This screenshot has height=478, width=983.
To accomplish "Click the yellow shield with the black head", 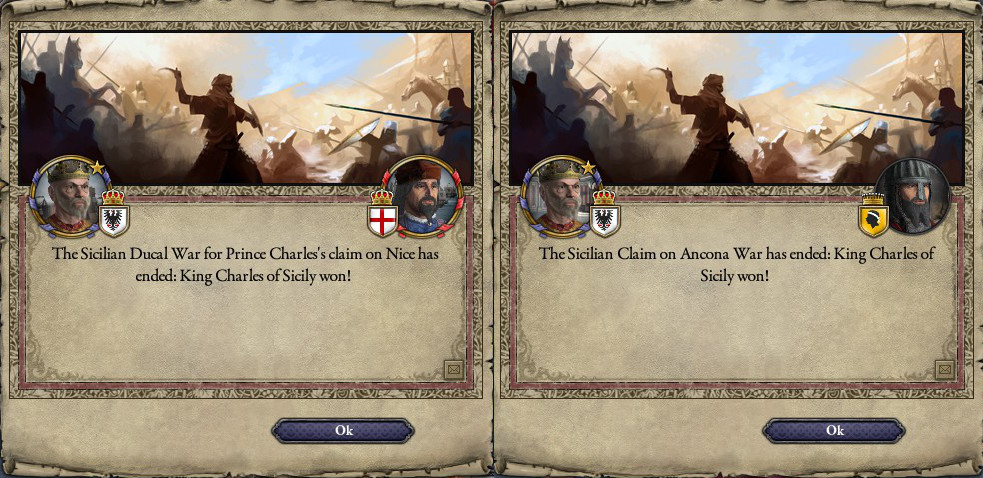I will pyautogui.click(x=873, y=214).
